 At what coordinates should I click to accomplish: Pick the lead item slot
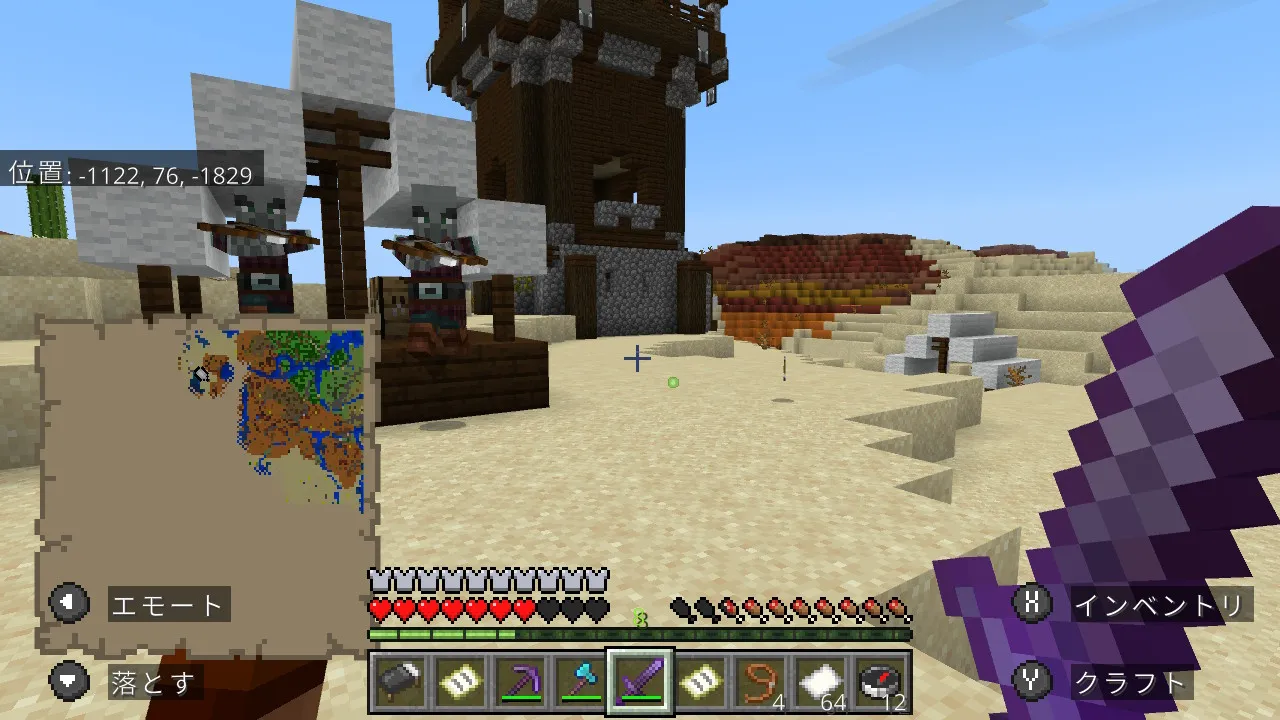point(760,683)
